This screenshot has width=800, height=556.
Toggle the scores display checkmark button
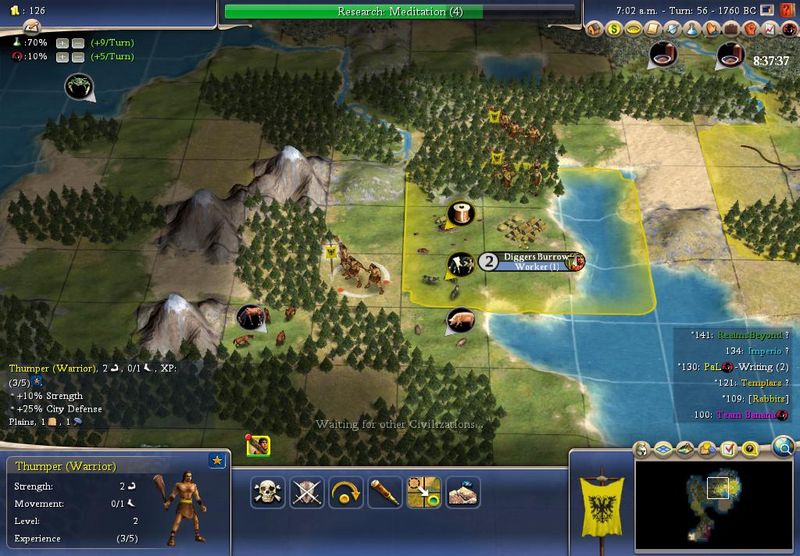click(729, 447)
